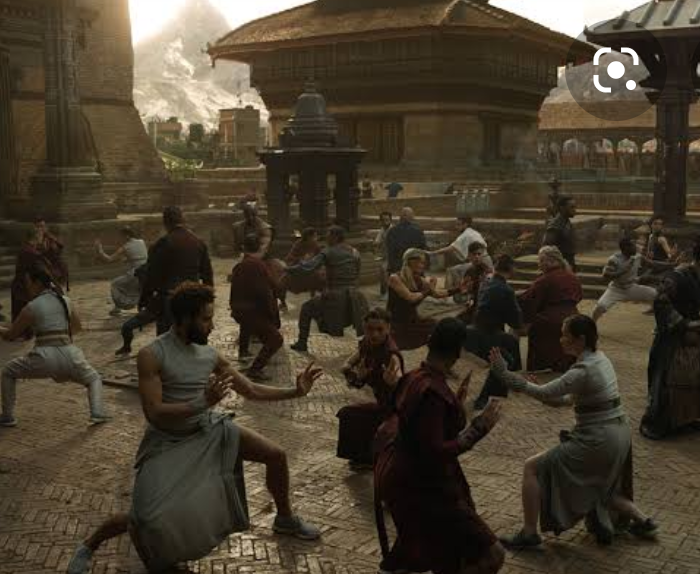Tap the visual search lens icon
This screenshot has width=700, height=574.
614,71
